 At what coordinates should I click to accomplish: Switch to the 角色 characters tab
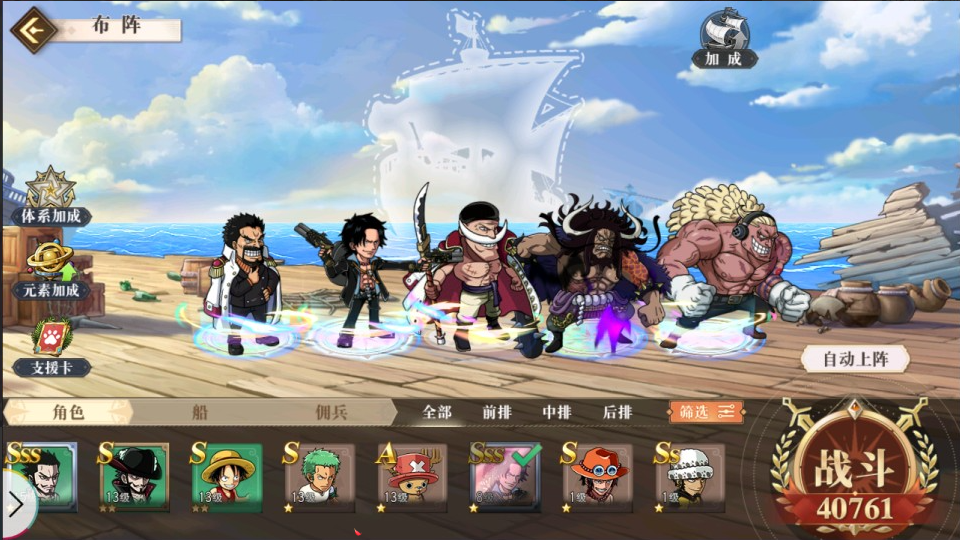pos(68,412)
